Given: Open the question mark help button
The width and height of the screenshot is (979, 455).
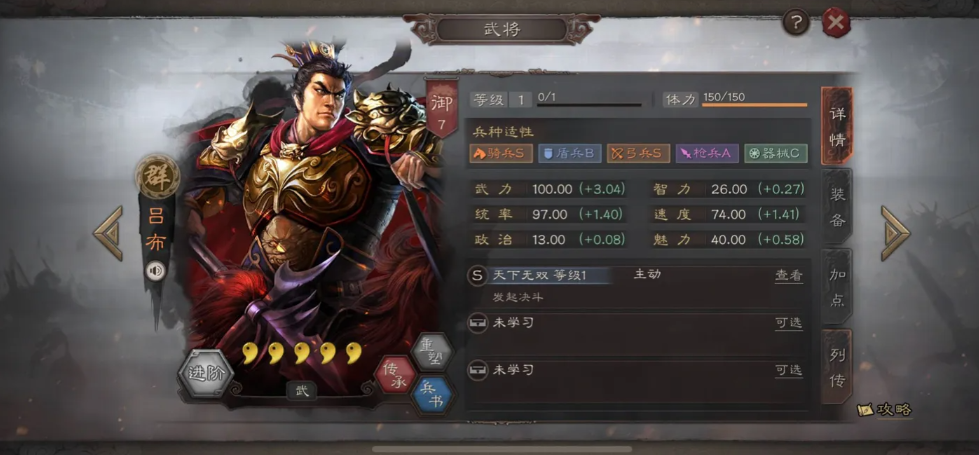Looking at the screenshot, I should (x=795, y=22).
